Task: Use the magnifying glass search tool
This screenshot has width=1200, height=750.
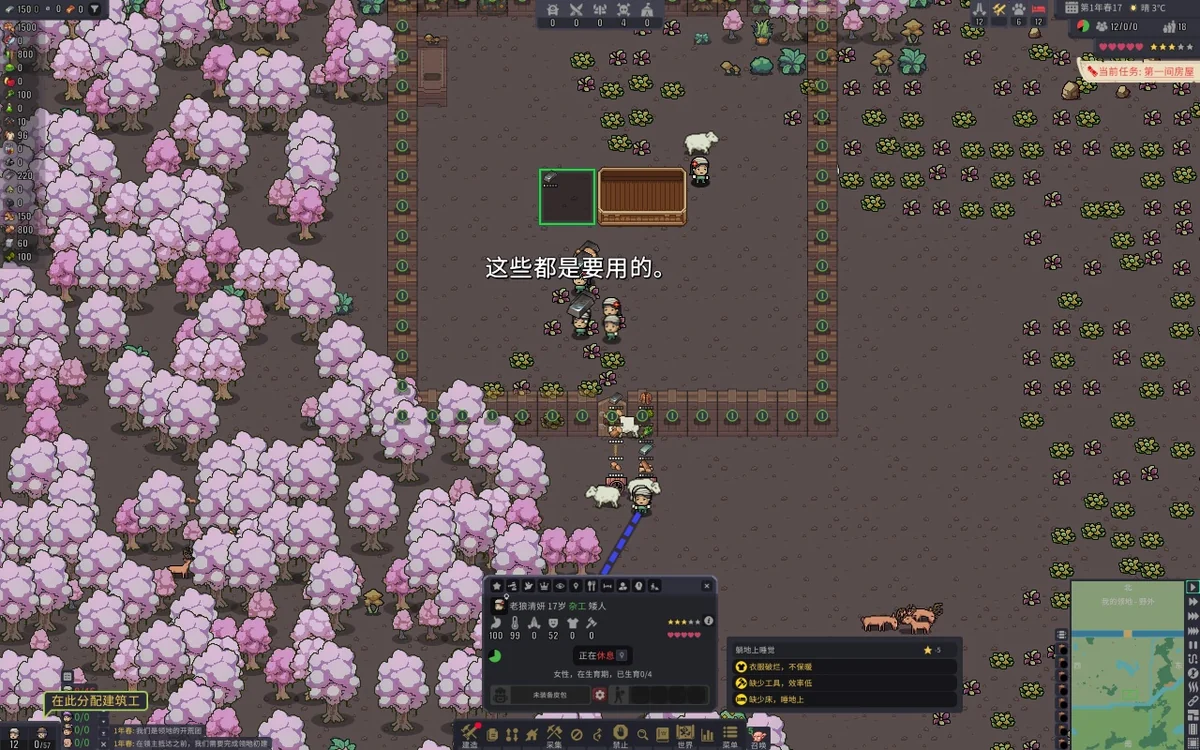Action: pyautogui.click(x=642, y=734)
